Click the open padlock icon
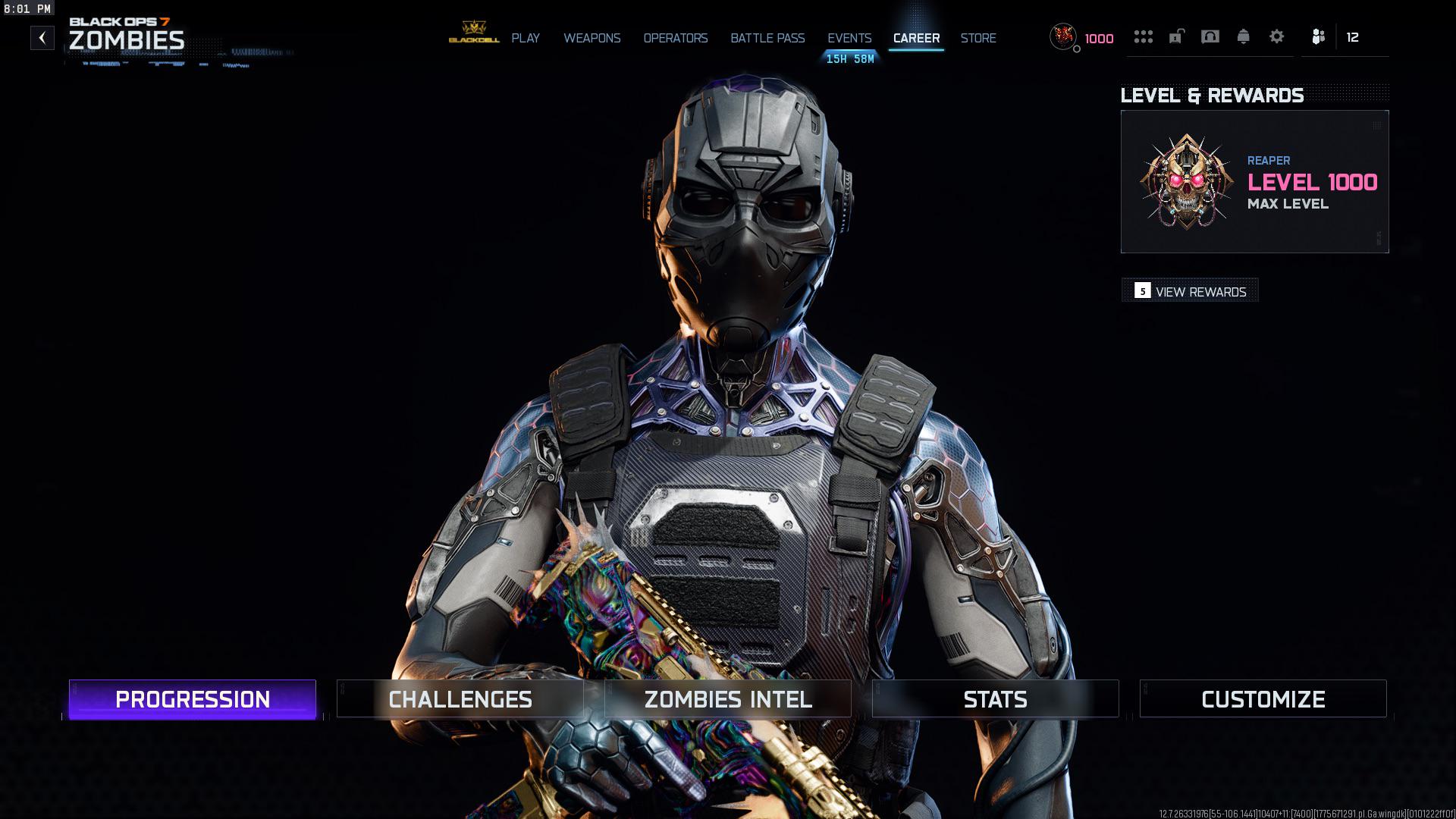Viewport: 1456px width, 819px height. (x=1176, y=36)
